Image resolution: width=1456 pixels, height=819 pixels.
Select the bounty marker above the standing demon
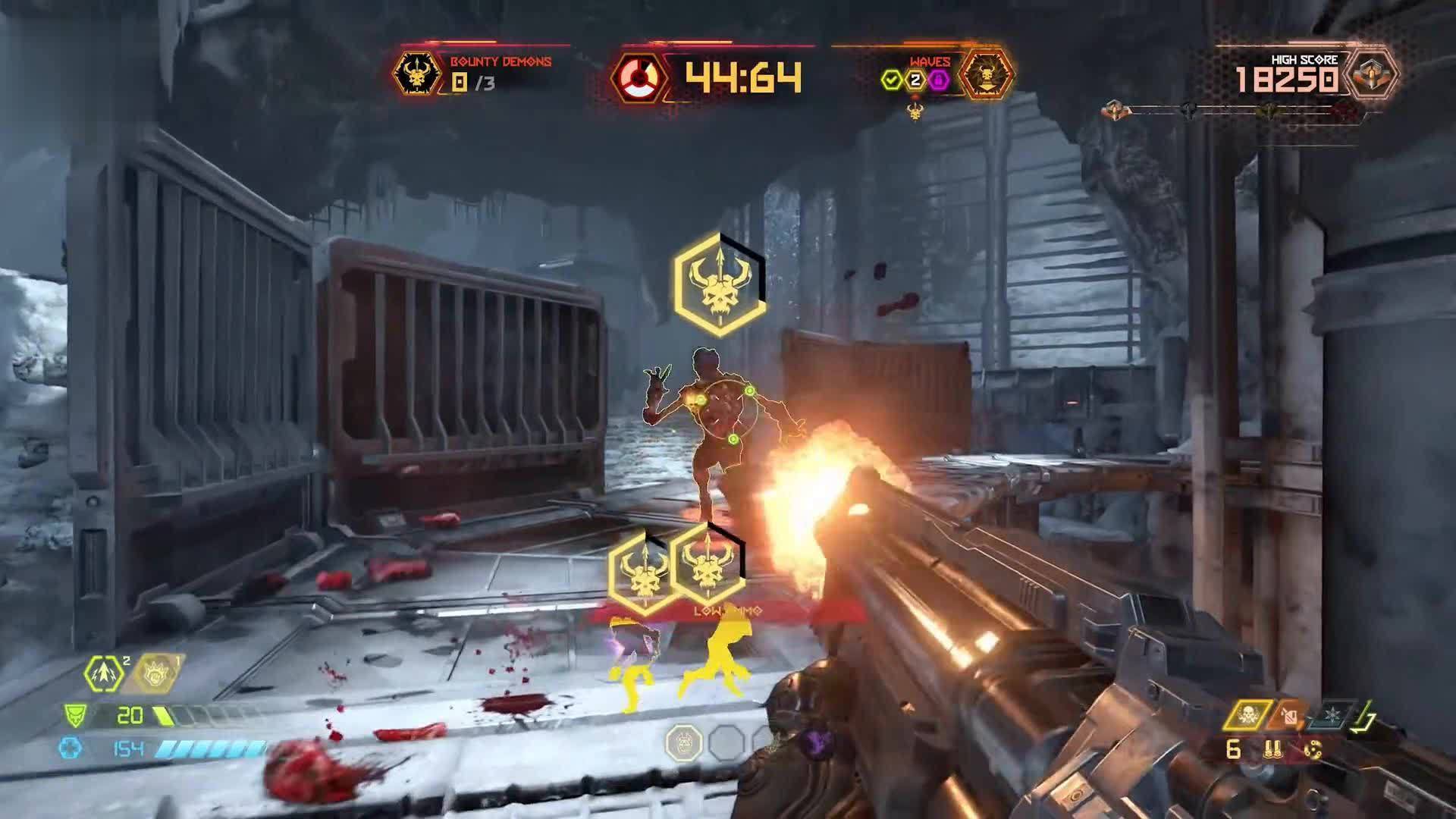click(718, 284)
